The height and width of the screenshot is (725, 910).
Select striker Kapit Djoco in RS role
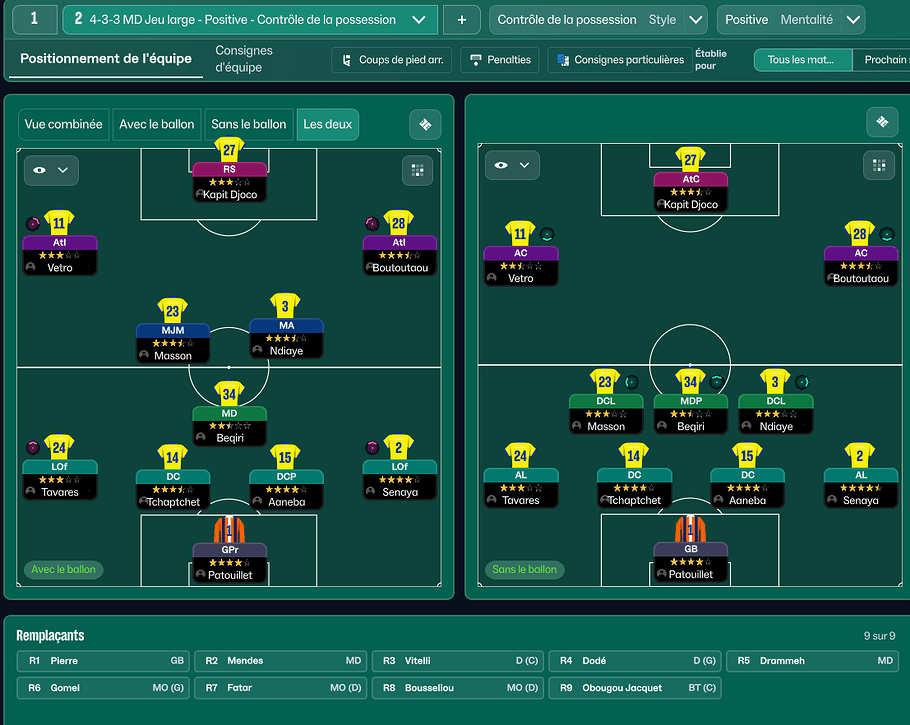click(x=229, y=180)
